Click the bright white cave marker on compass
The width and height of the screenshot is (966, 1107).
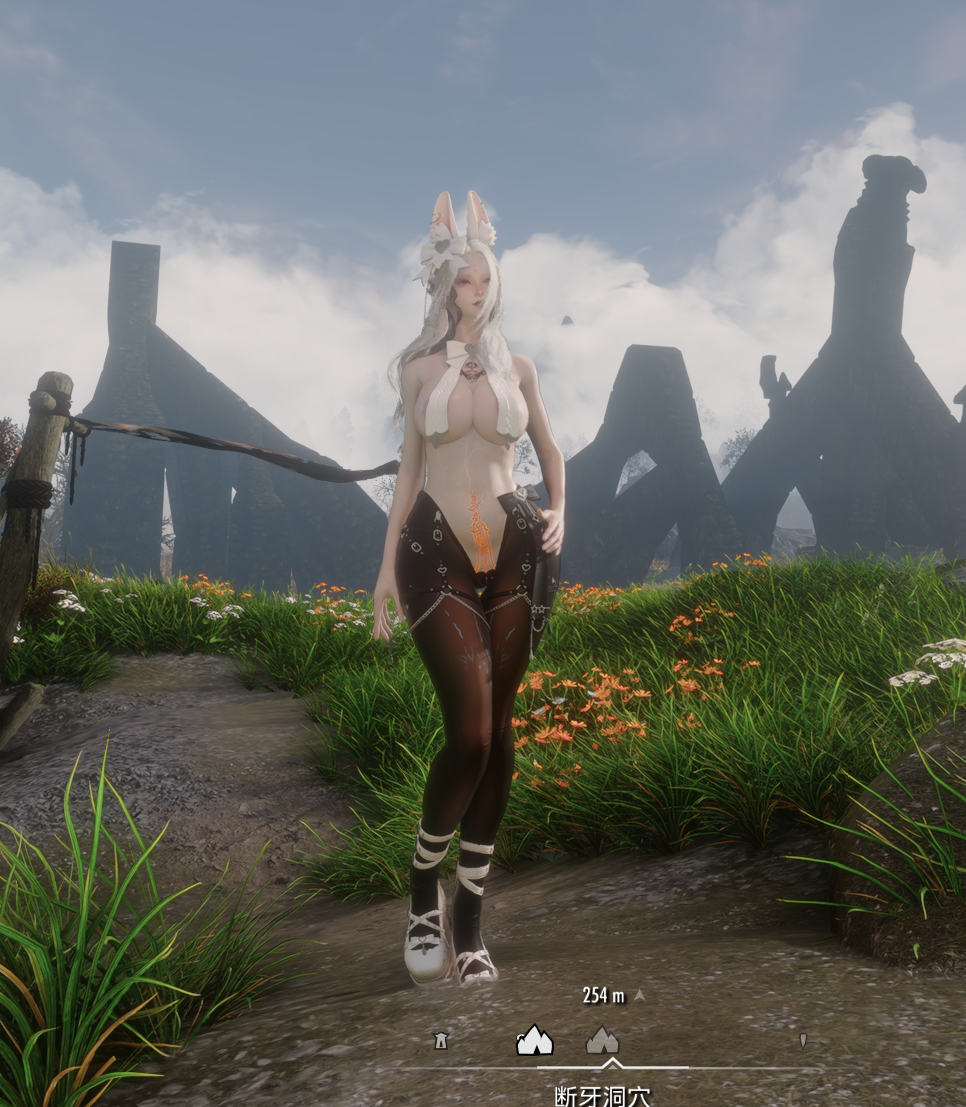(534, 1040)
